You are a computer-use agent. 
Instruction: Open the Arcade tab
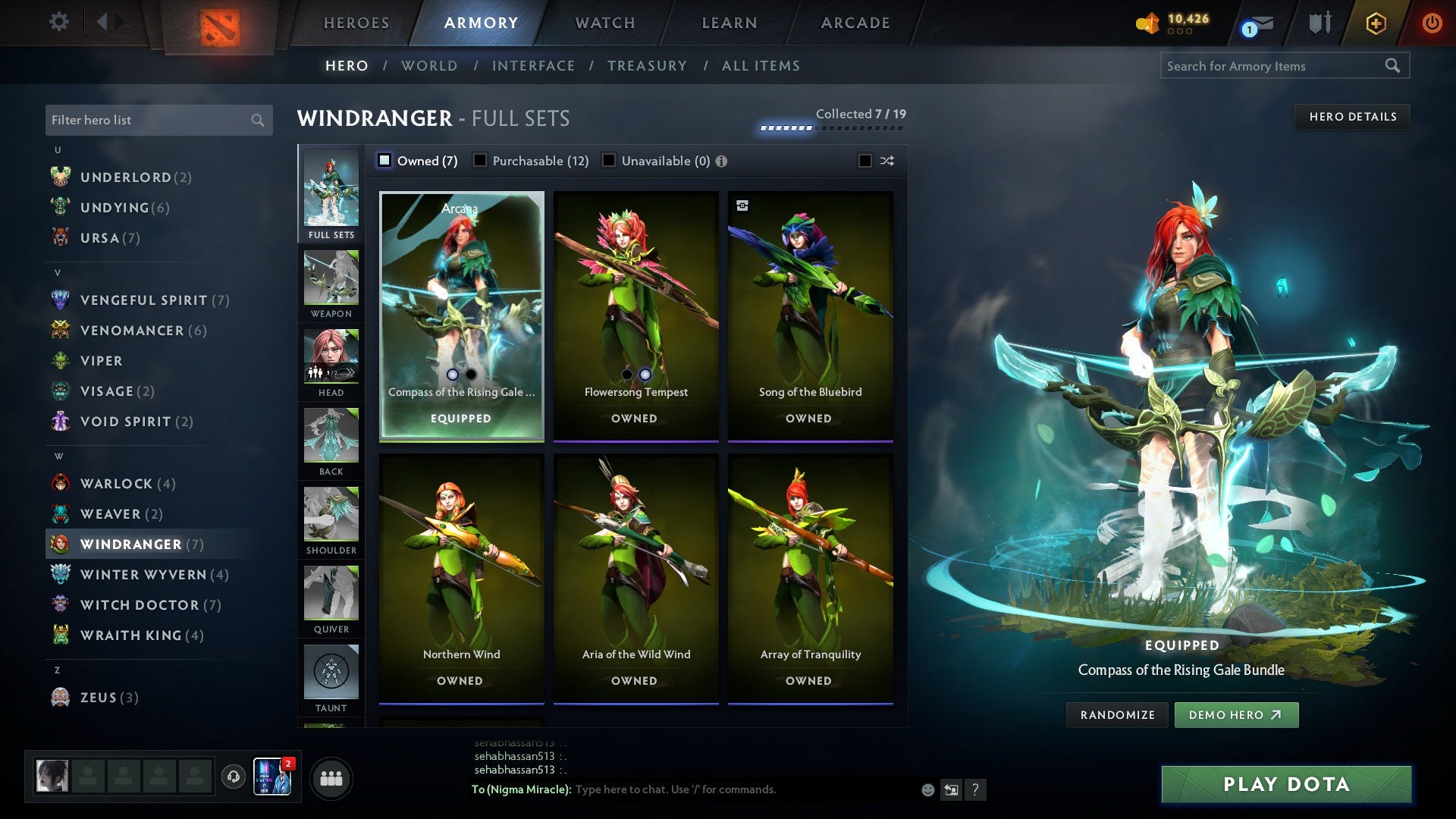(x=855, y=23)
